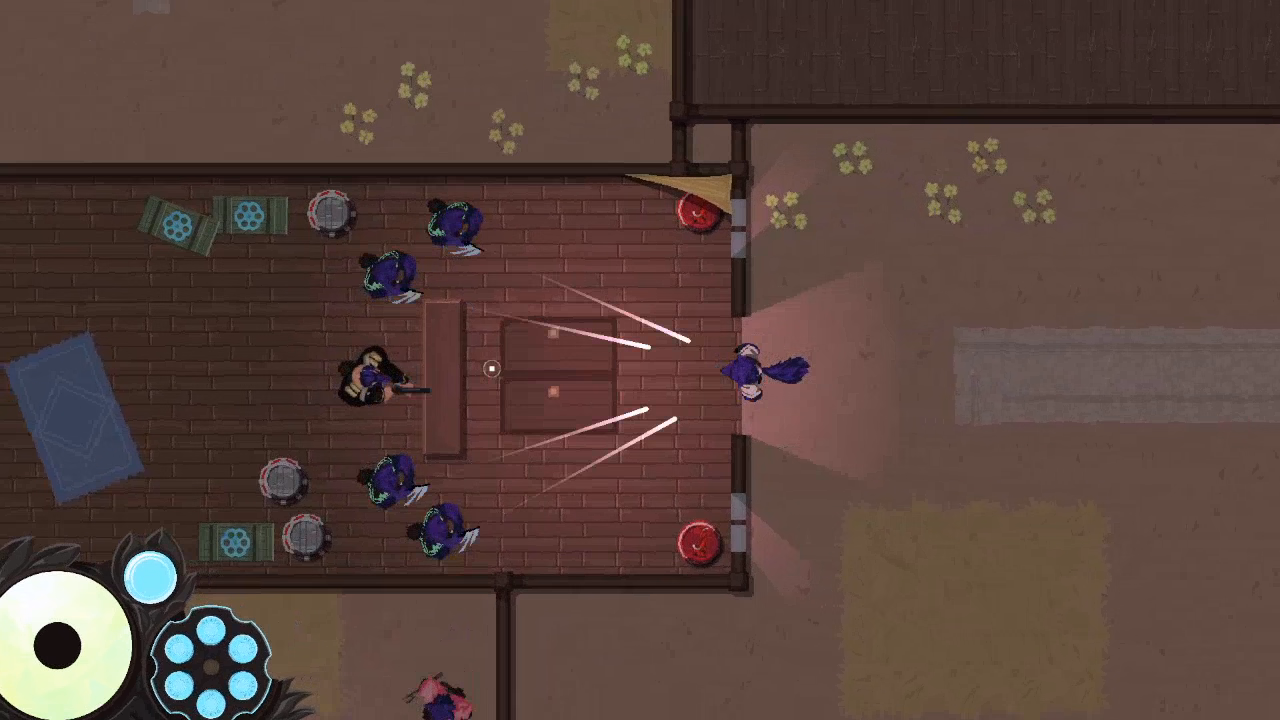Click the grey lidded barrel near the mats
Image resolution: width=1280 pixels, height=720 pixels.
(x=330, y=212)
